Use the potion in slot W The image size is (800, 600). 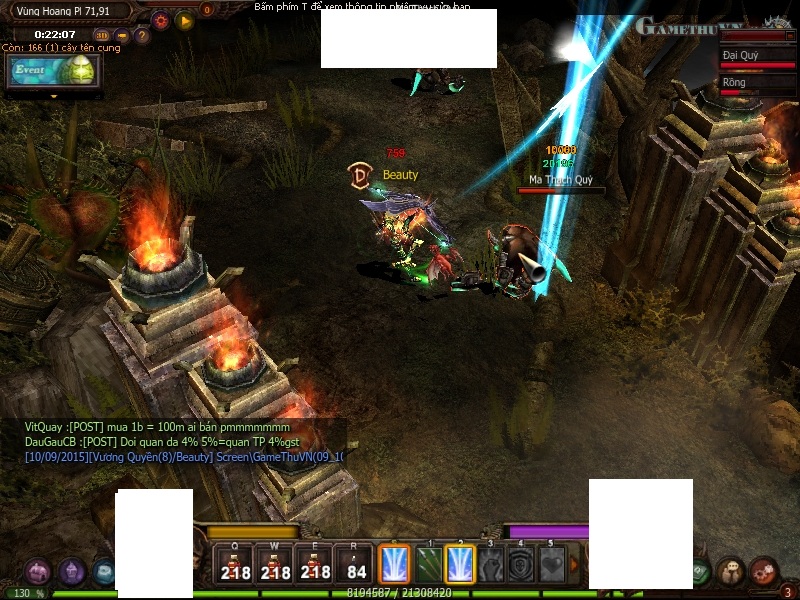(x=275, y=565)
